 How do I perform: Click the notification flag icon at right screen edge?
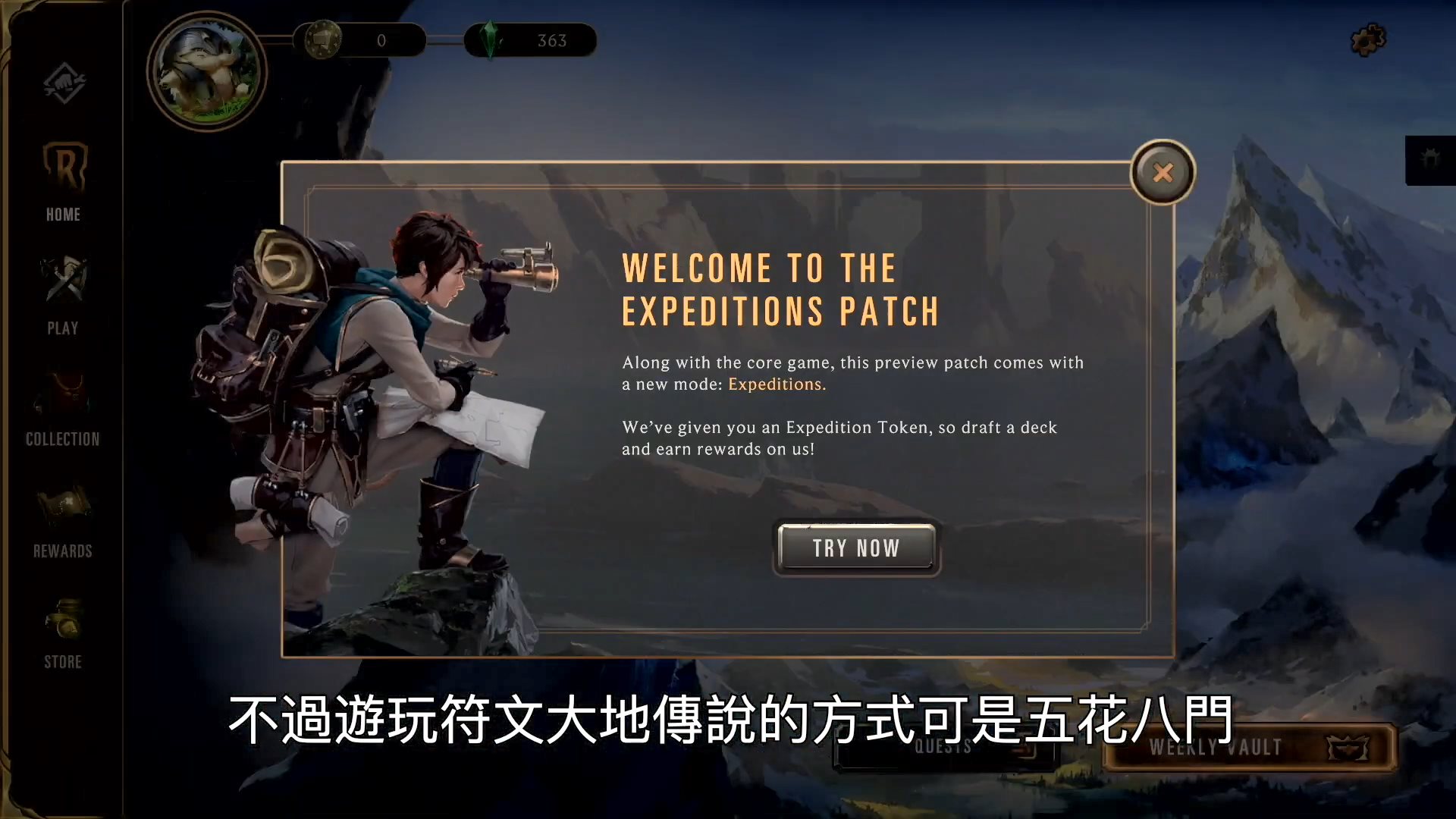1429,157
